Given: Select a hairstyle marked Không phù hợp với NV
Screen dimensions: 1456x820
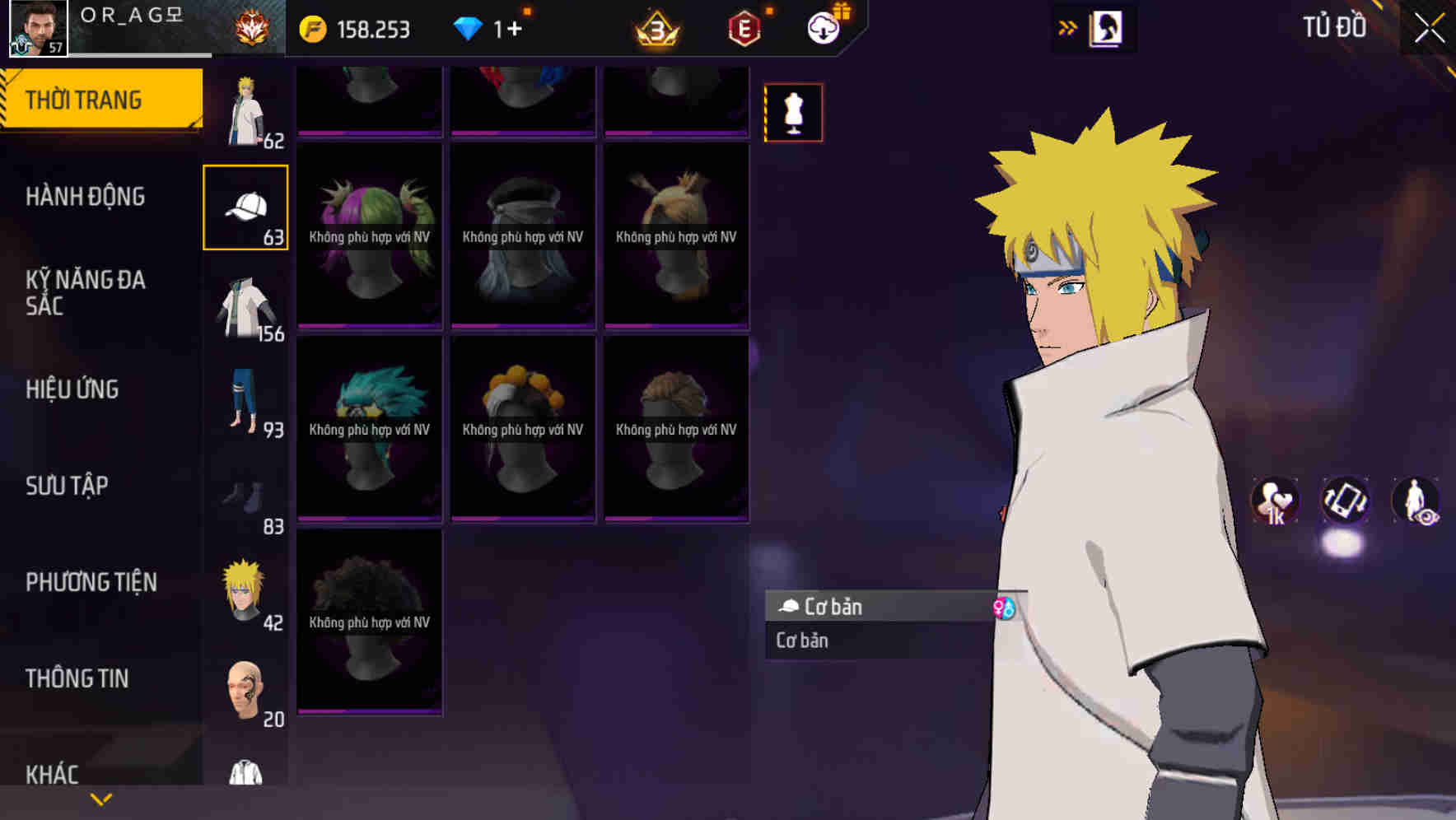Looking at the screenshot, I should coord(369,238).
